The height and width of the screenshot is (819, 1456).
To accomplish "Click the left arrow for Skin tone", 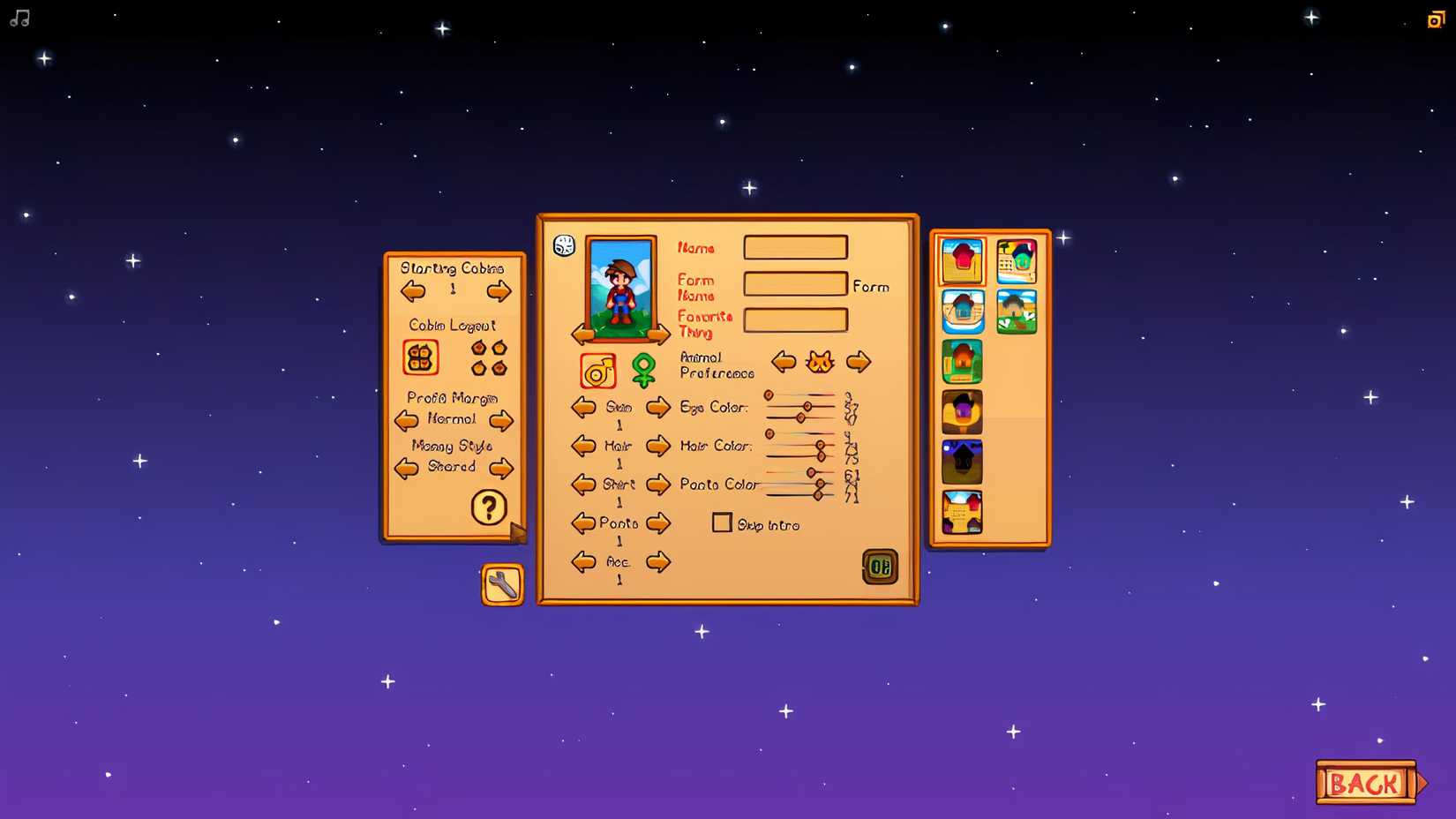I will [583, 407].
